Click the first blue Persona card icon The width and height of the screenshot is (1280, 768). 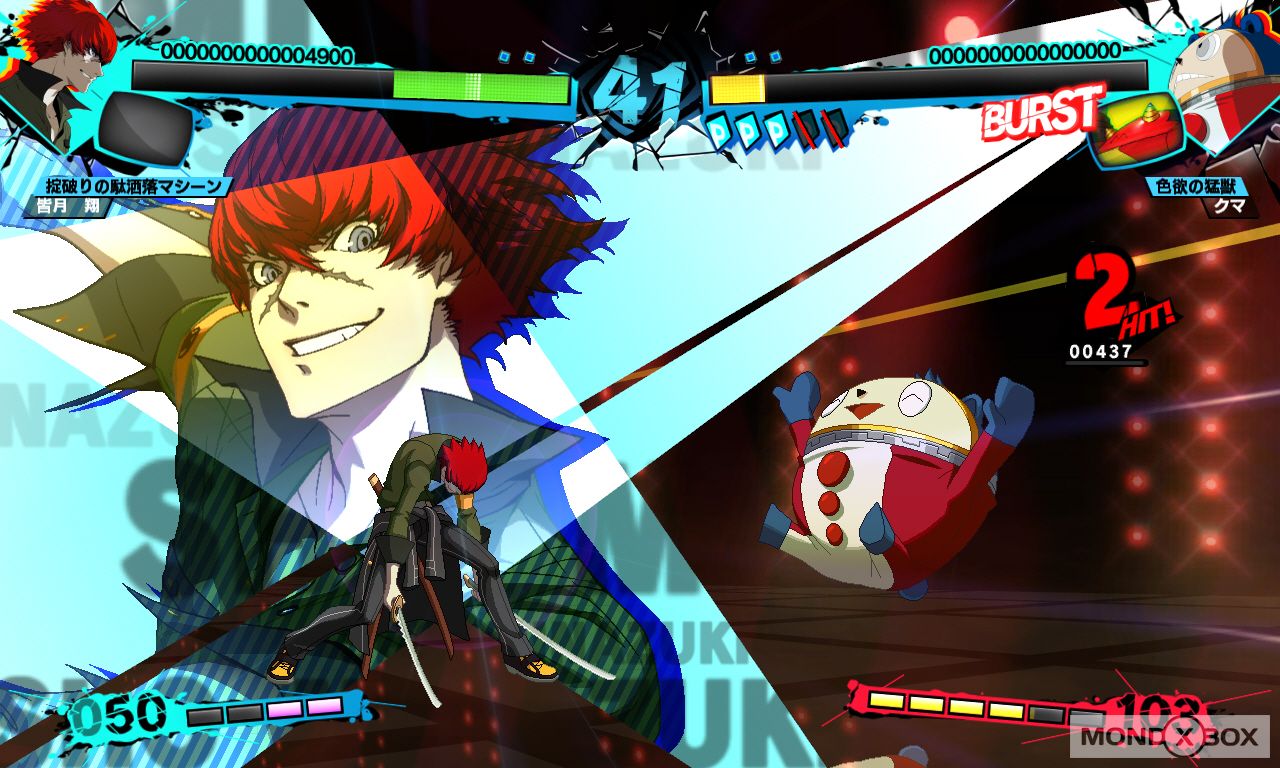pyautogui.click(x=718, y=128)
